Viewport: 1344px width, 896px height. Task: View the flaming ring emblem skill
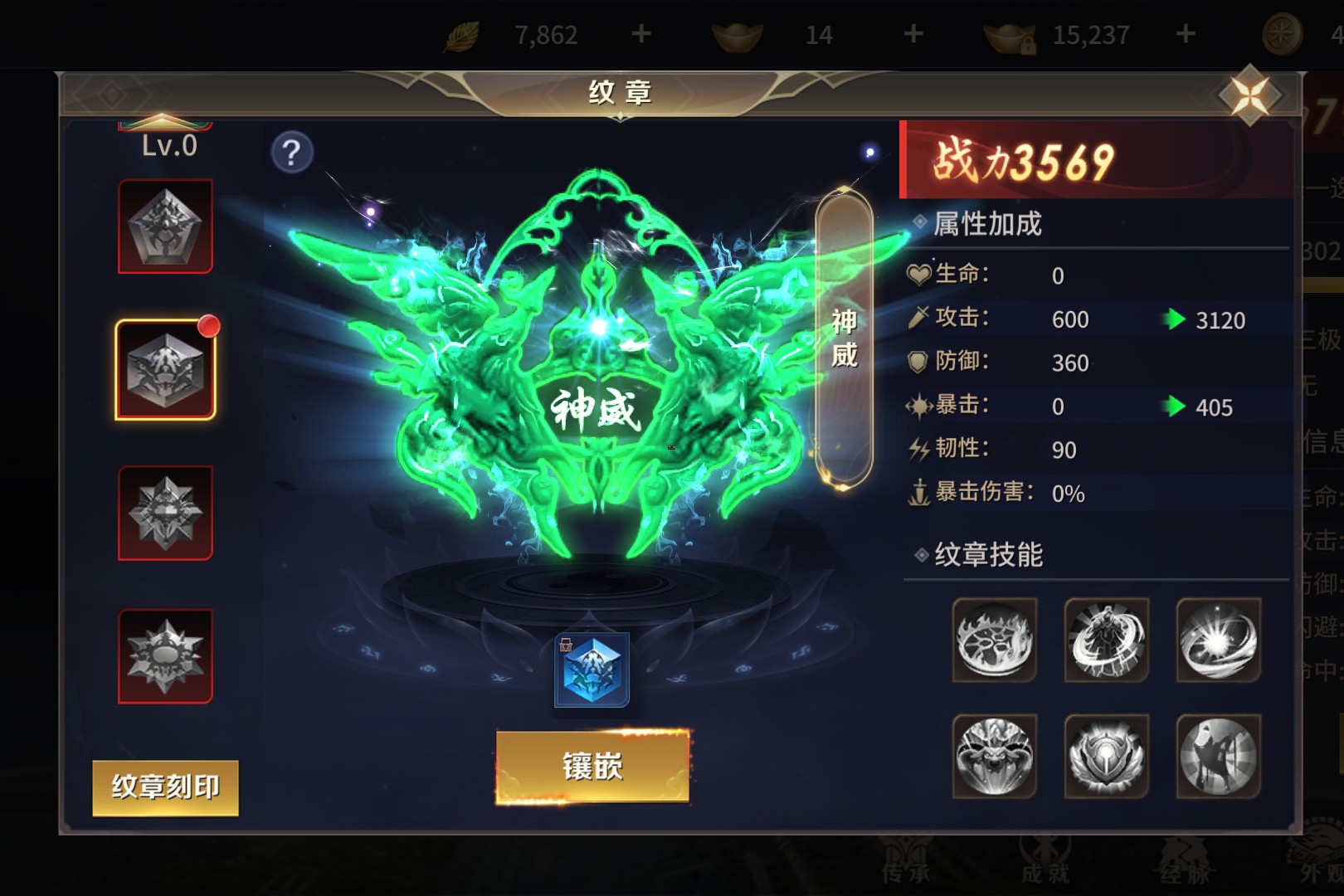click(x=994, y=640)
